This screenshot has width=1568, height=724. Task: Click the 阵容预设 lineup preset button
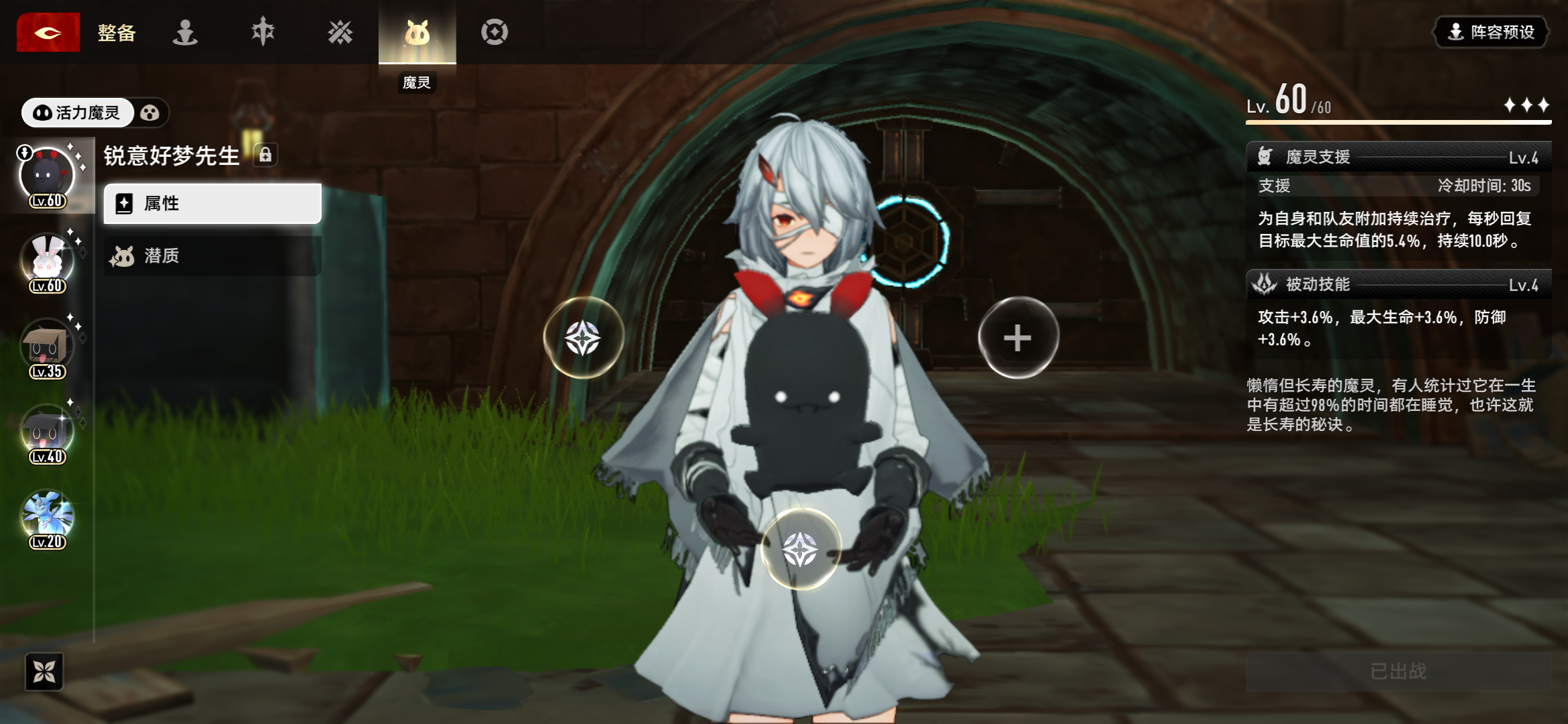(1490, 32)
